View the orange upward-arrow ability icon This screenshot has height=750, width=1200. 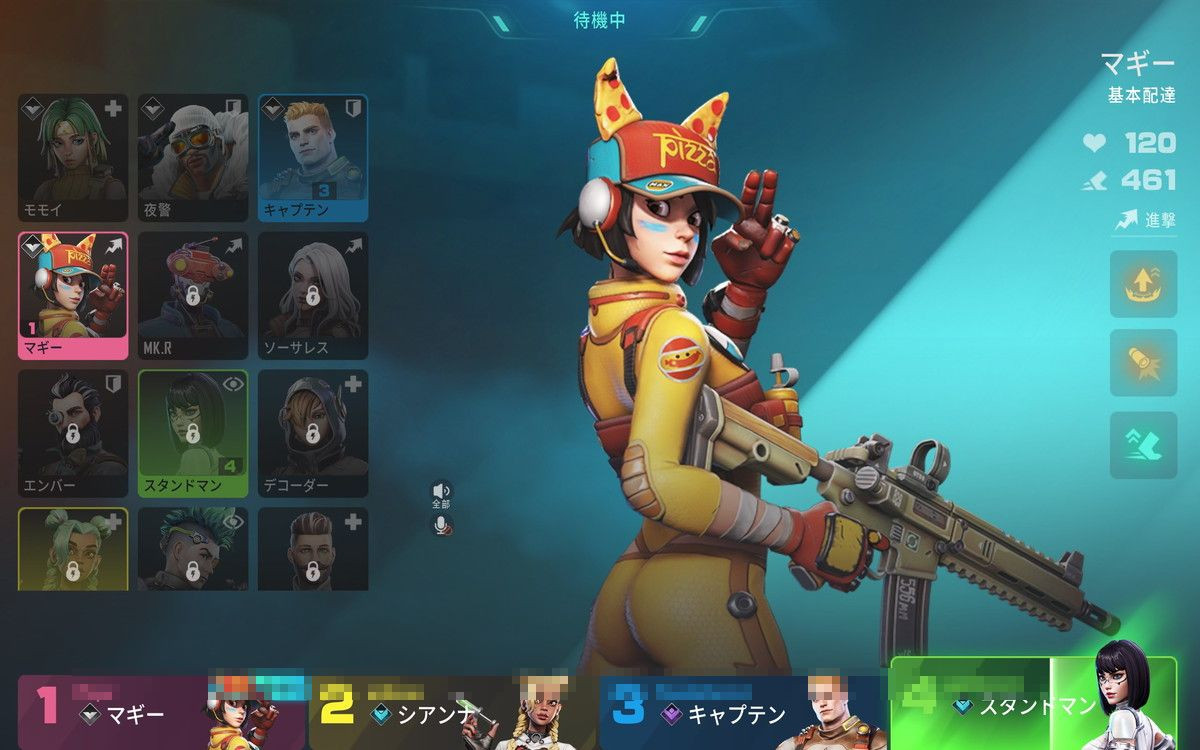tap(1143, 284)
